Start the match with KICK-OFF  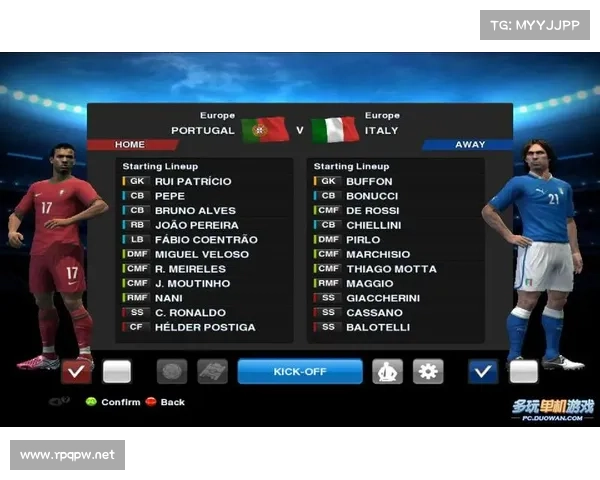click(x=300, y=372)
